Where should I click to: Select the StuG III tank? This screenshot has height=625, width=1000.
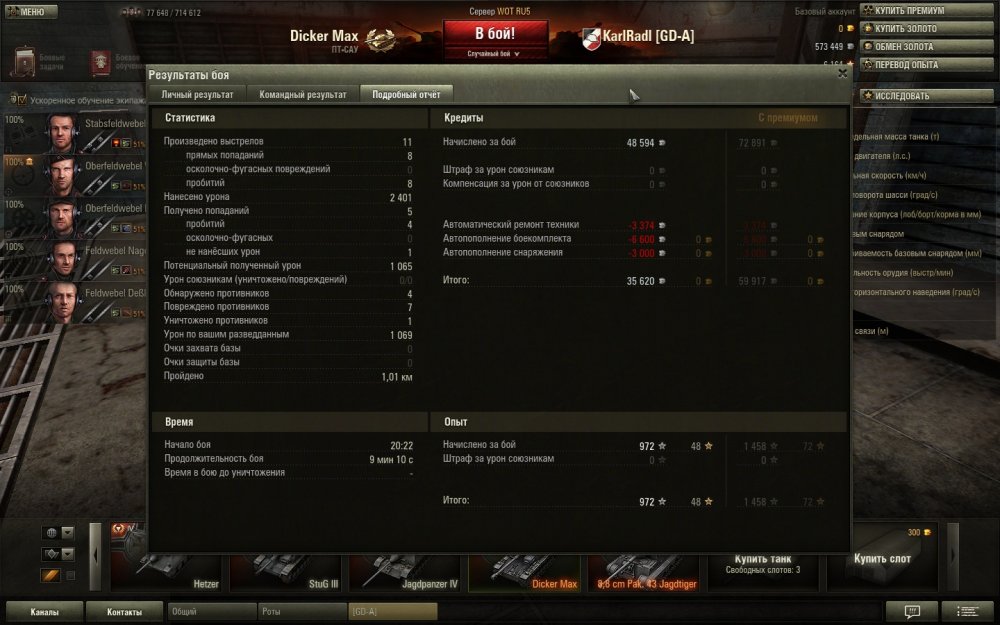tap(286, 565)
